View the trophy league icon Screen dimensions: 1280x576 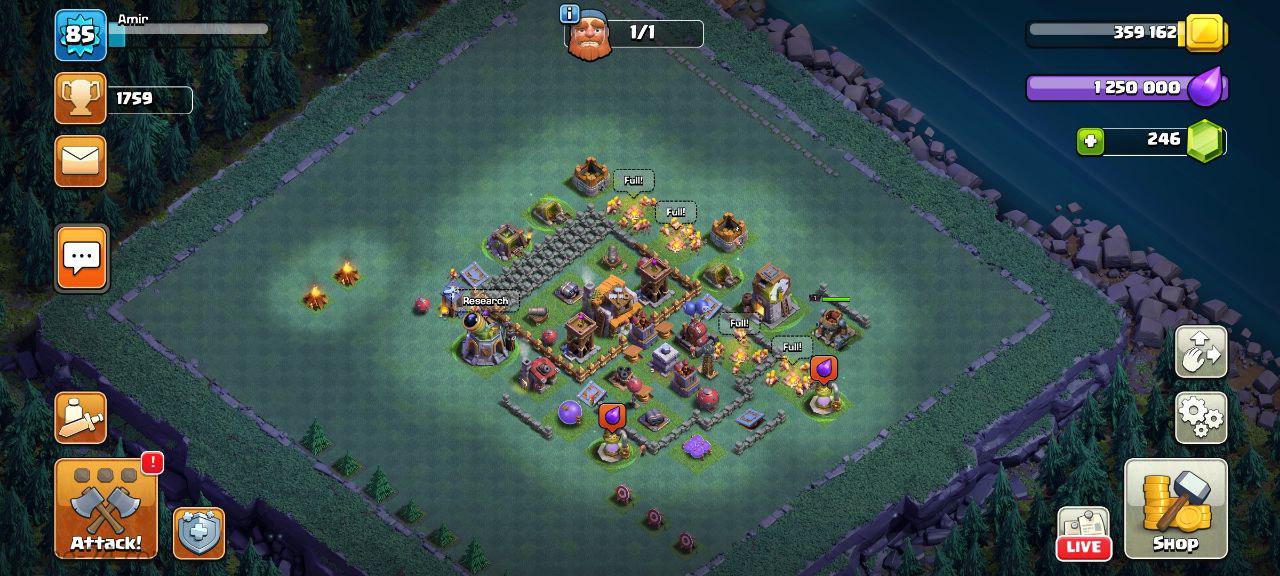click(80, 98)
